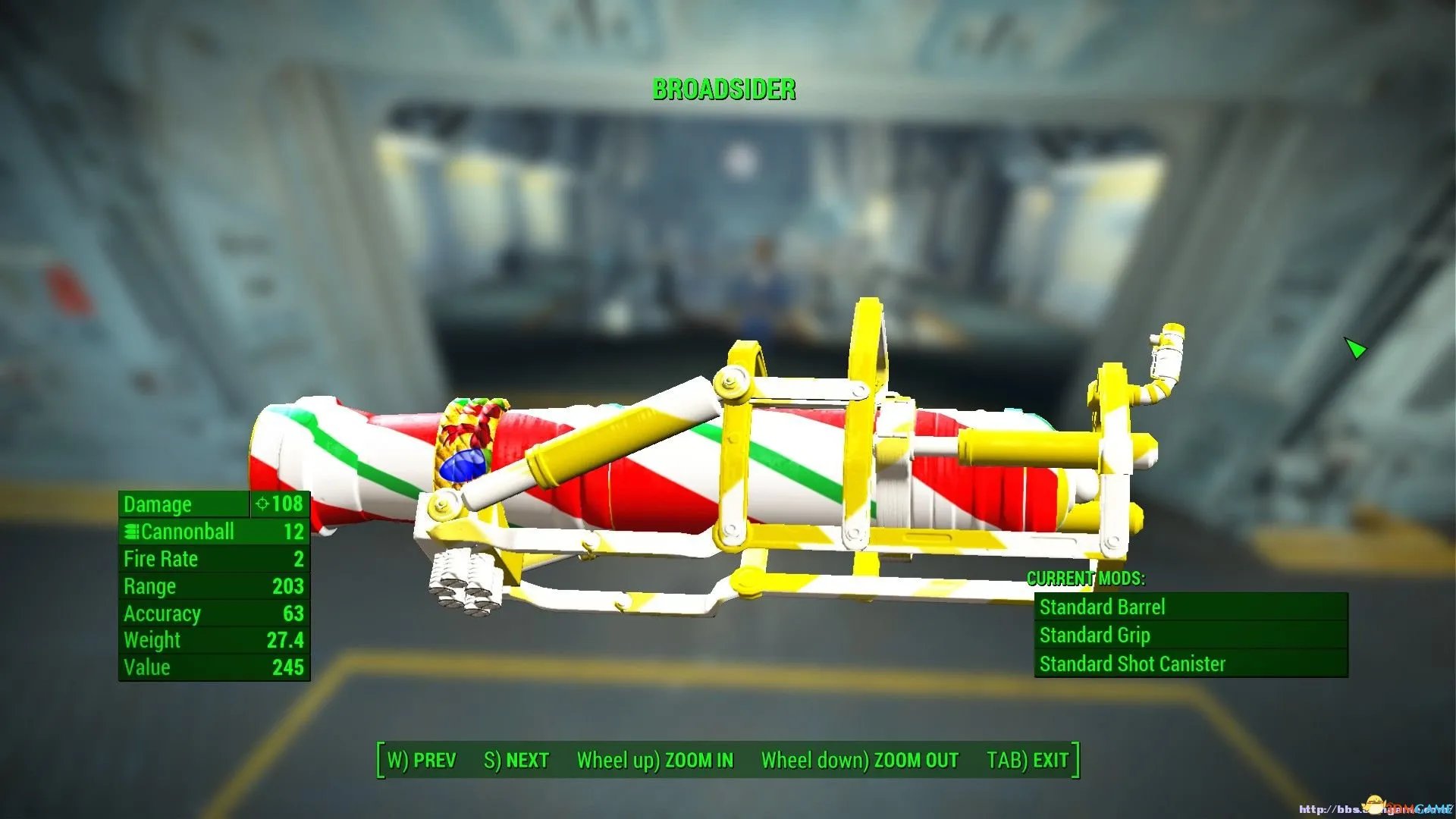Click the ZOOM IN button
The image size is (1456, 819).
point(655,760)
